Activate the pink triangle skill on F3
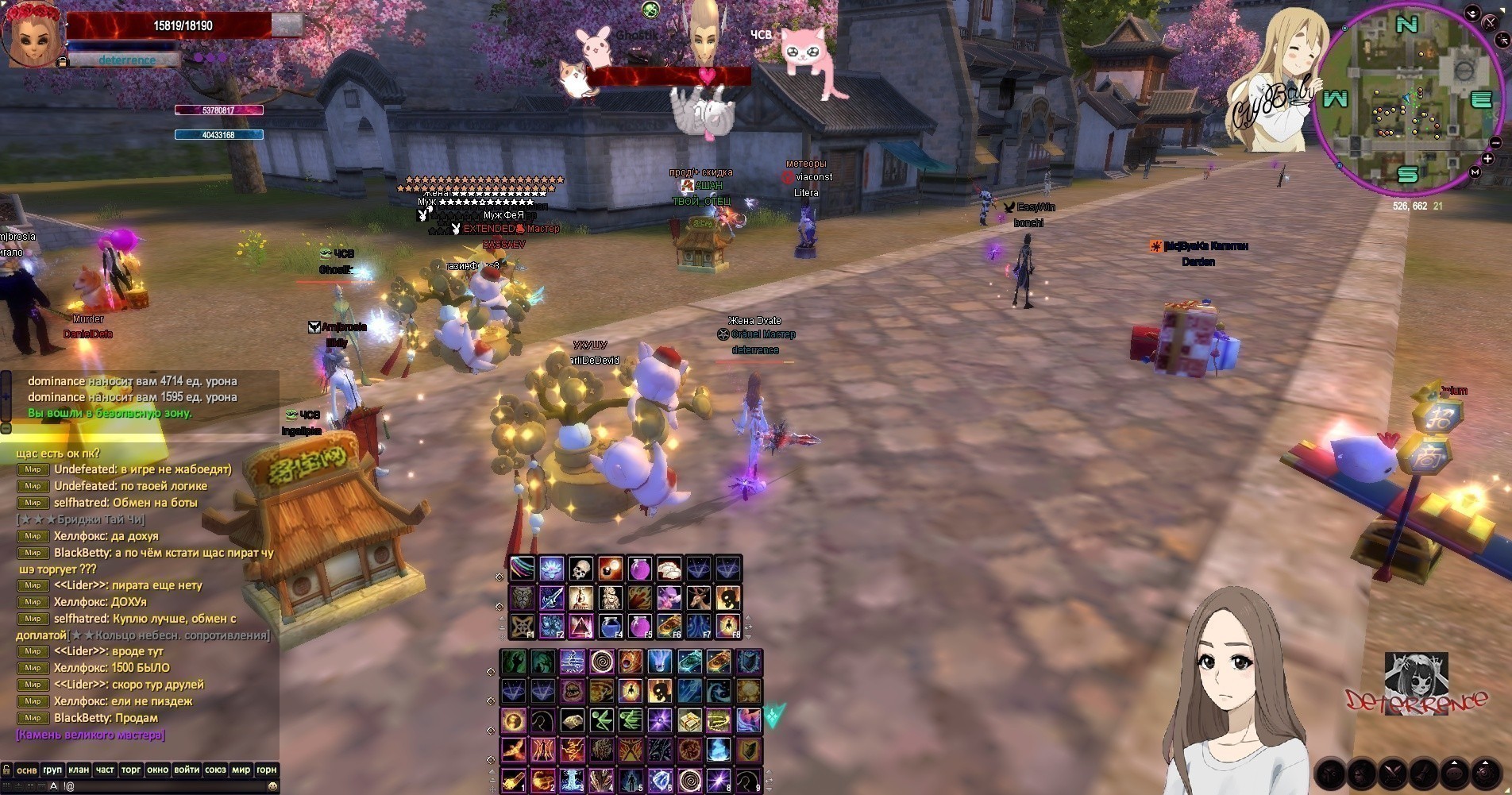 point(580,626)
